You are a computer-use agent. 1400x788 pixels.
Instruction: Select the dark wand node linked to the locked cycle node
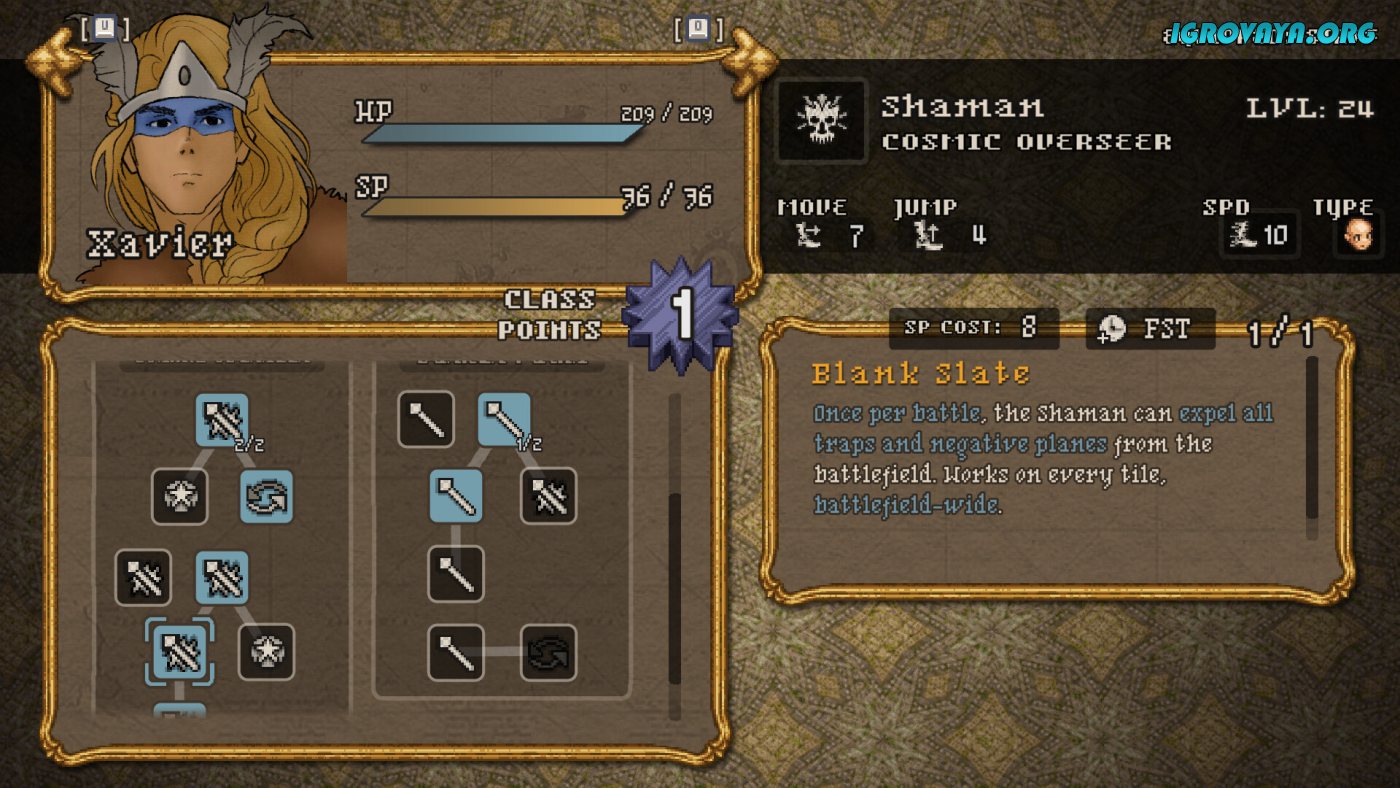click(x=456, y=653)
